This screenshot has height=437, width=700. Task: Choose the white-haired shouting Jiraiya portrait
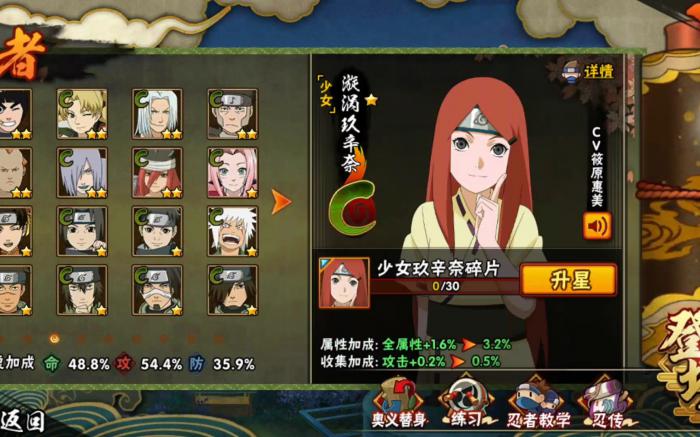point(232,231)
